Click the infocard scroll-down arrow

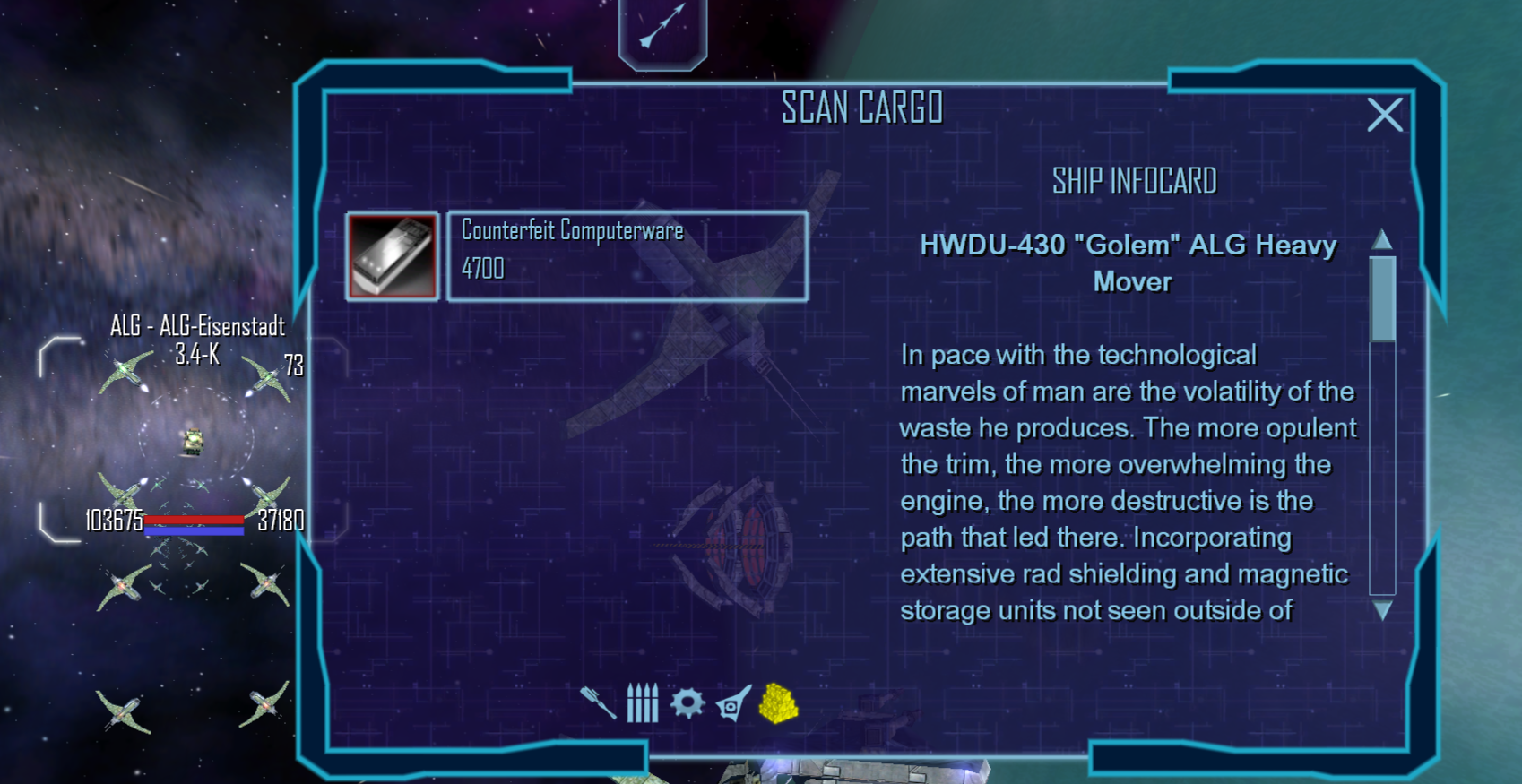tap(1382, 611)
